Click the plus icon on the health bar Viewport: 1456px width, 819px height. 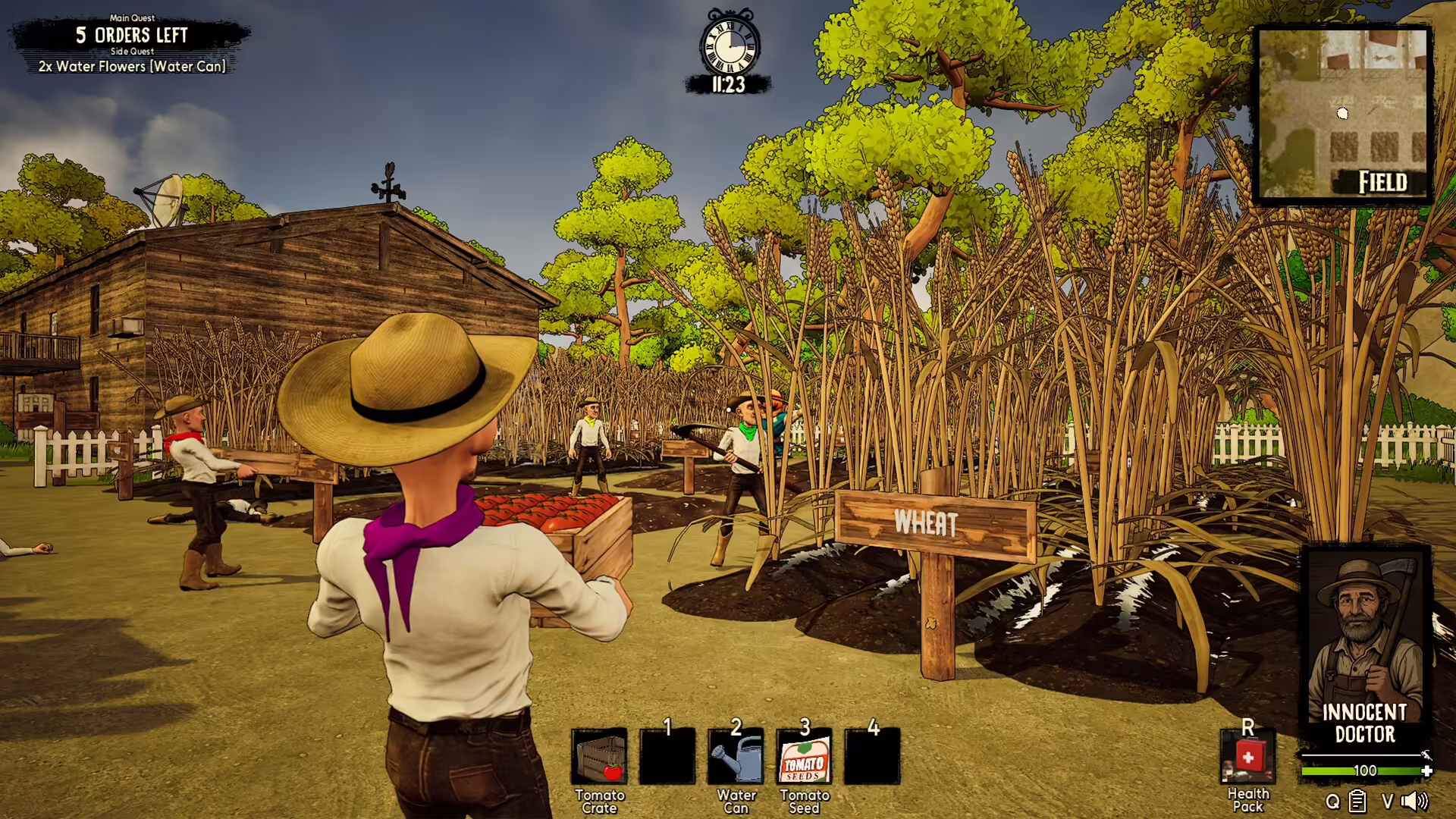click(x=1425, y=770)
